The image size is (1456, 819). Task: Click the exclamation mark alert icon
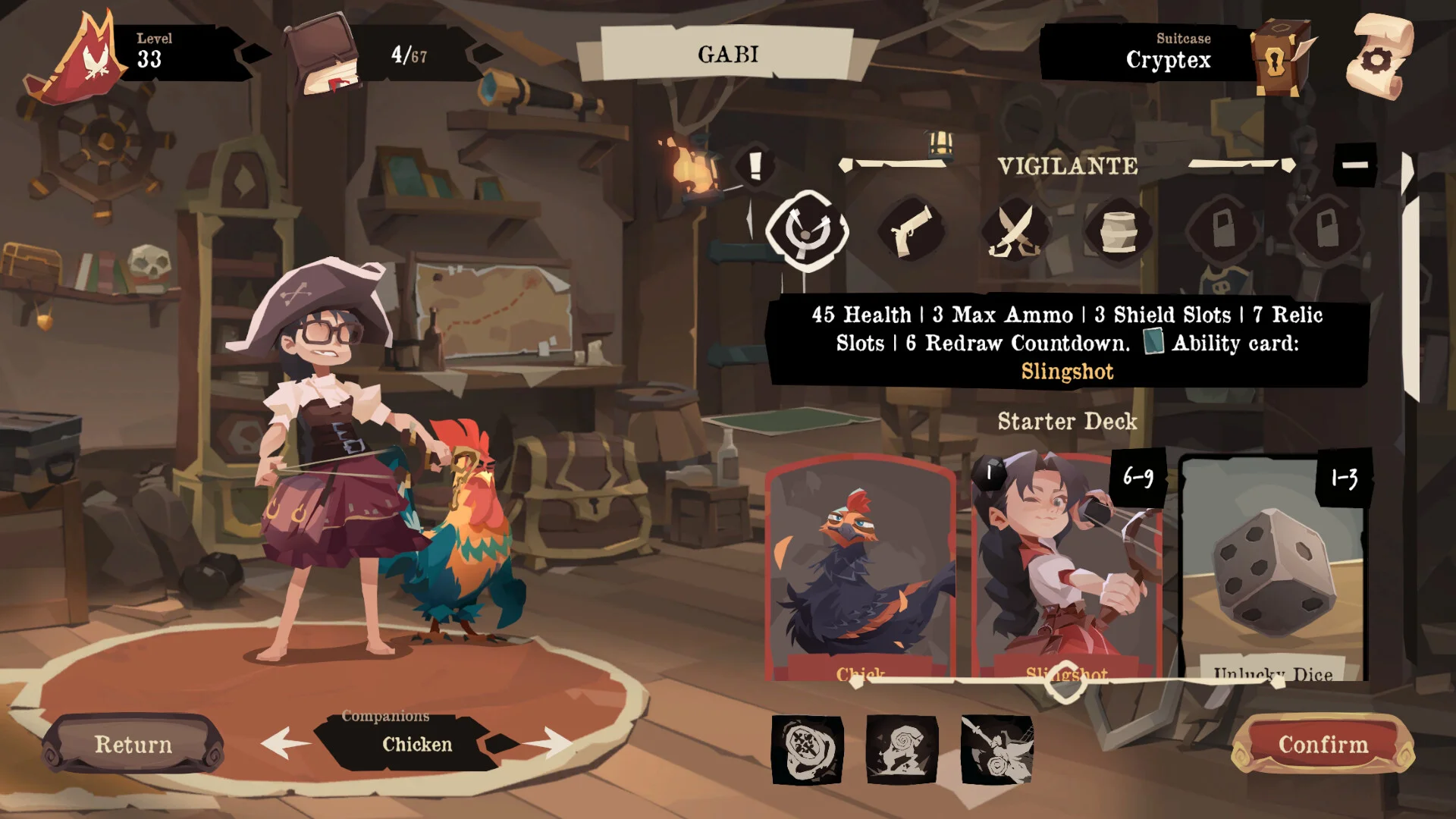point(755,166)
